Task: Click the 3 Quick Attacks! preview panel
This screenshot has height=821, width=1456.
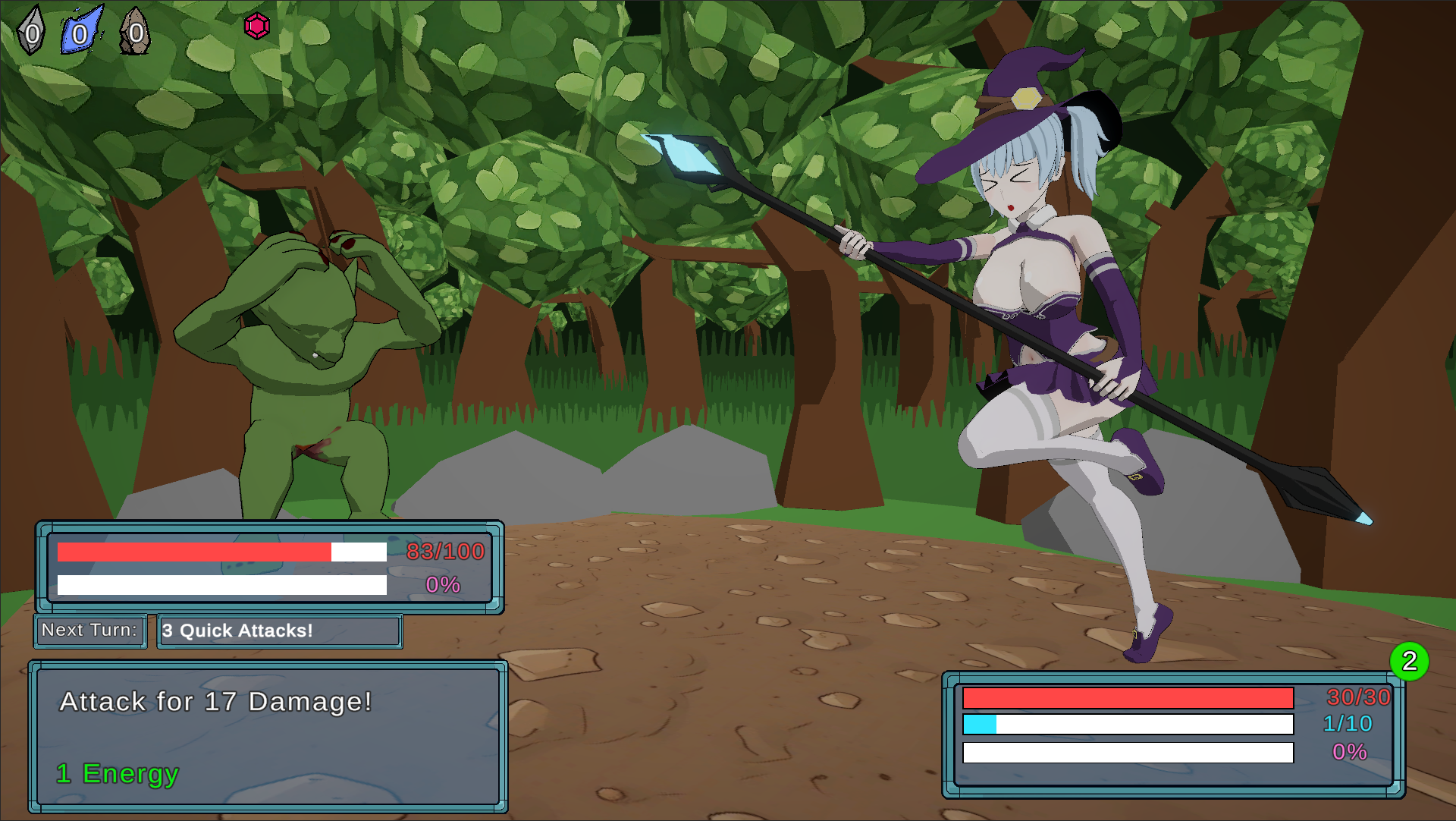Action: click(279, 631)
